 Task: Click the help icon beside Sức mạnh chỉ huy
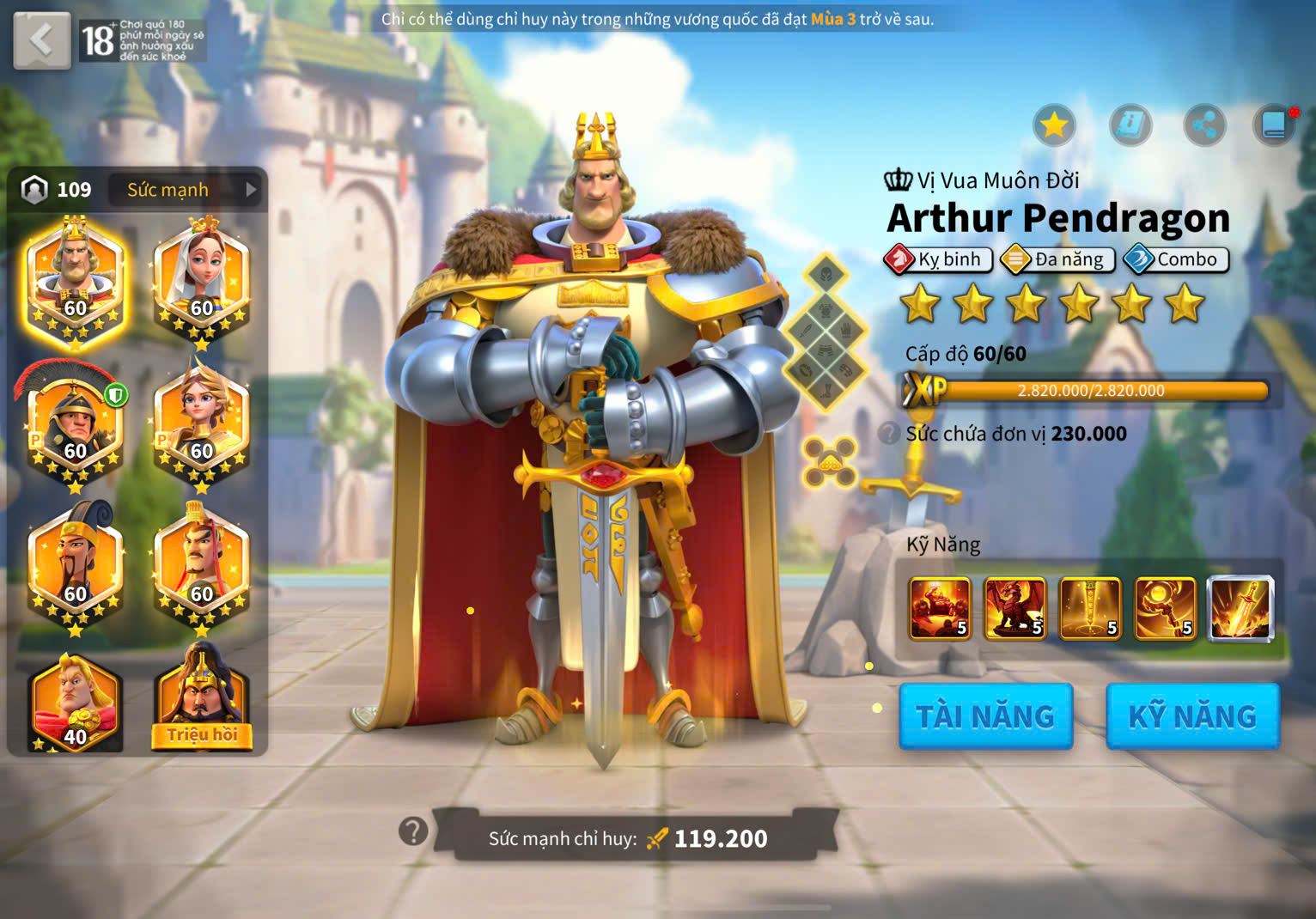(x=413, y=831)
